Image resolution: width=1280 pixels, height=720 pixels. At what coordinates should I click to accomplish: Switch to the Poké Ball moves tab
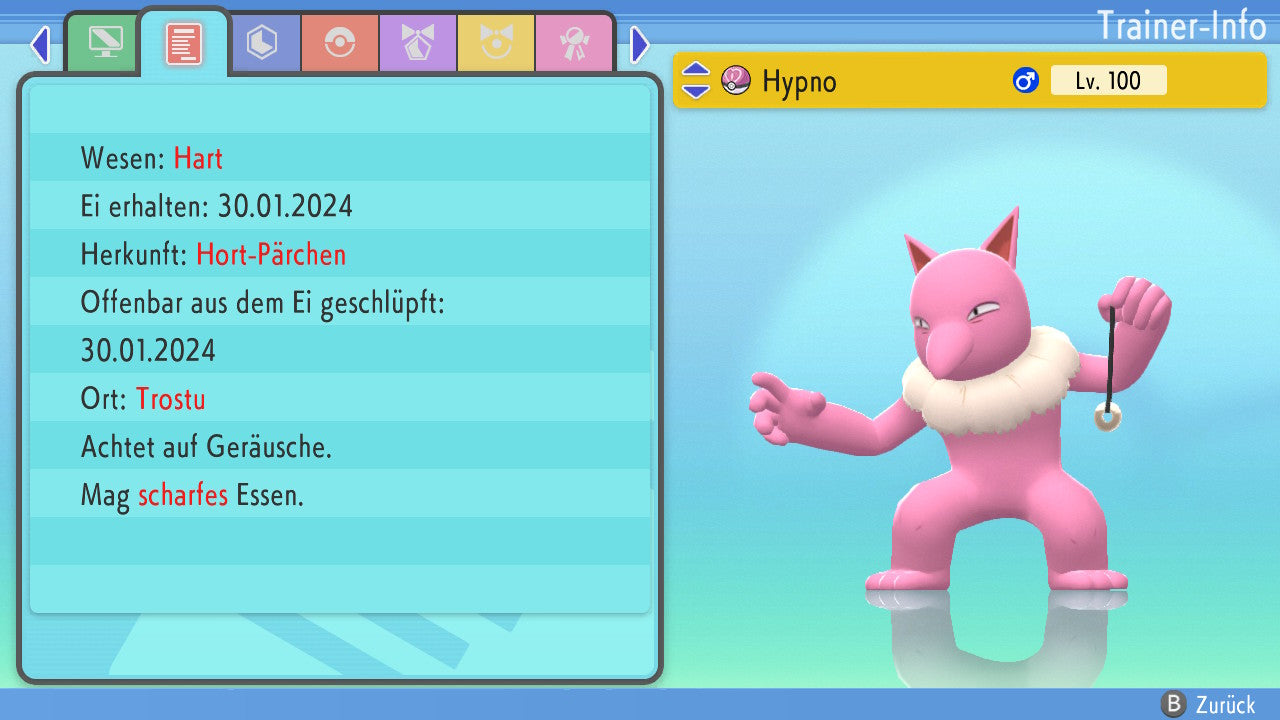click(x=340, y=43)
